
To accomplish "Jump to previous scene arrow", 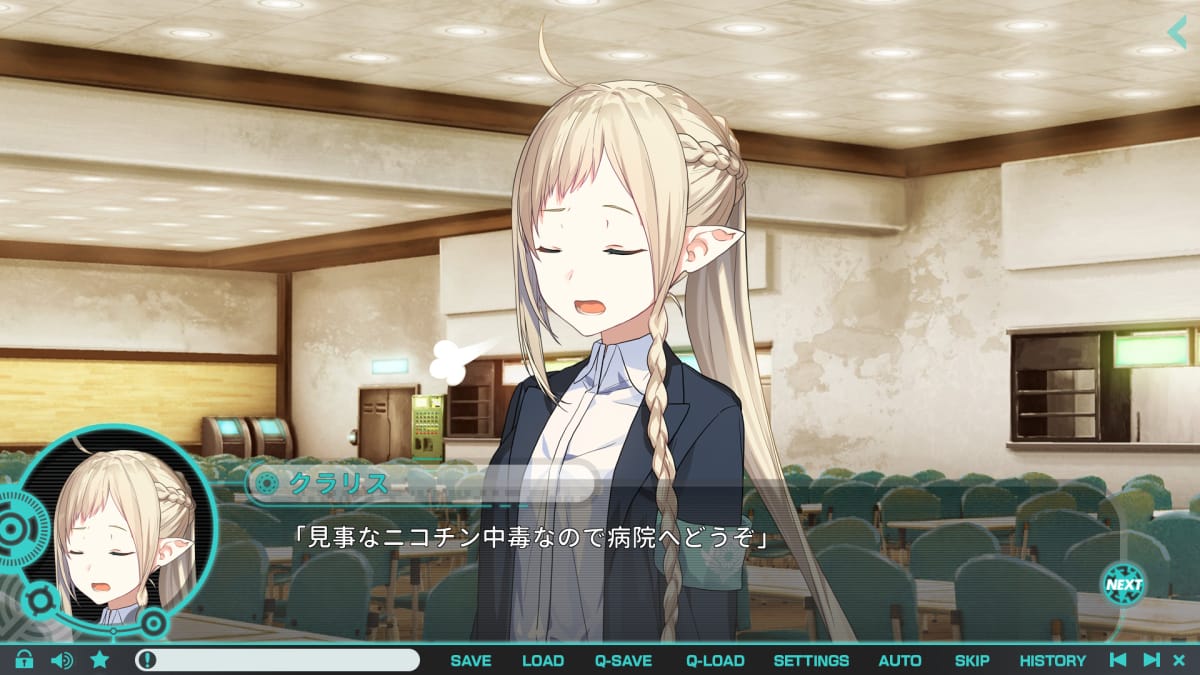I will (x=1119, y=660).
